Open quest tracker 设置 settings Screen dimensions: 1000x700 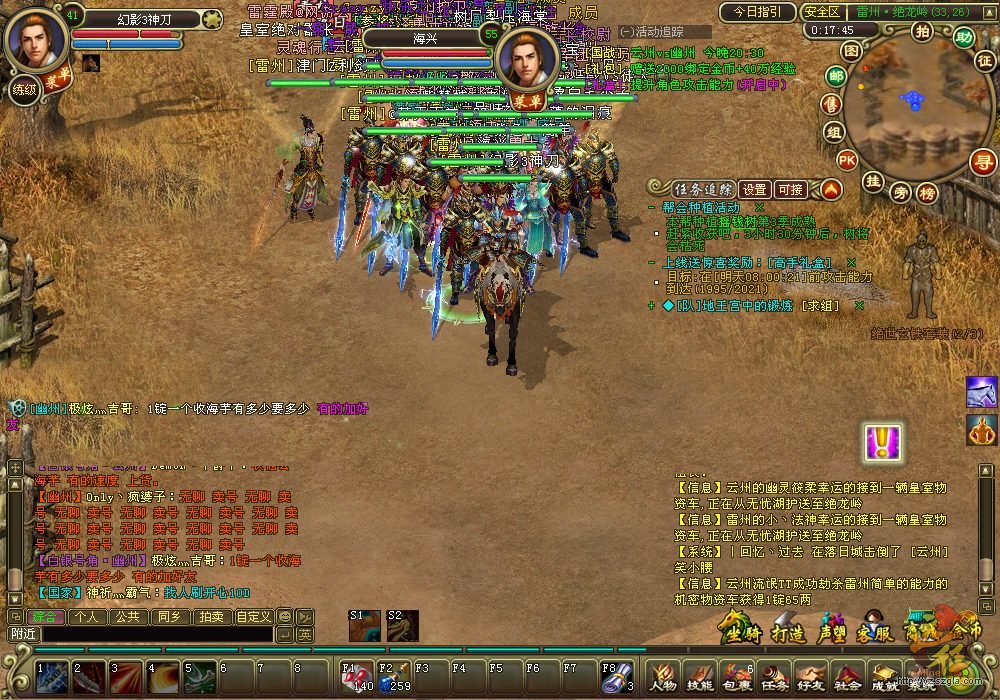755,189
